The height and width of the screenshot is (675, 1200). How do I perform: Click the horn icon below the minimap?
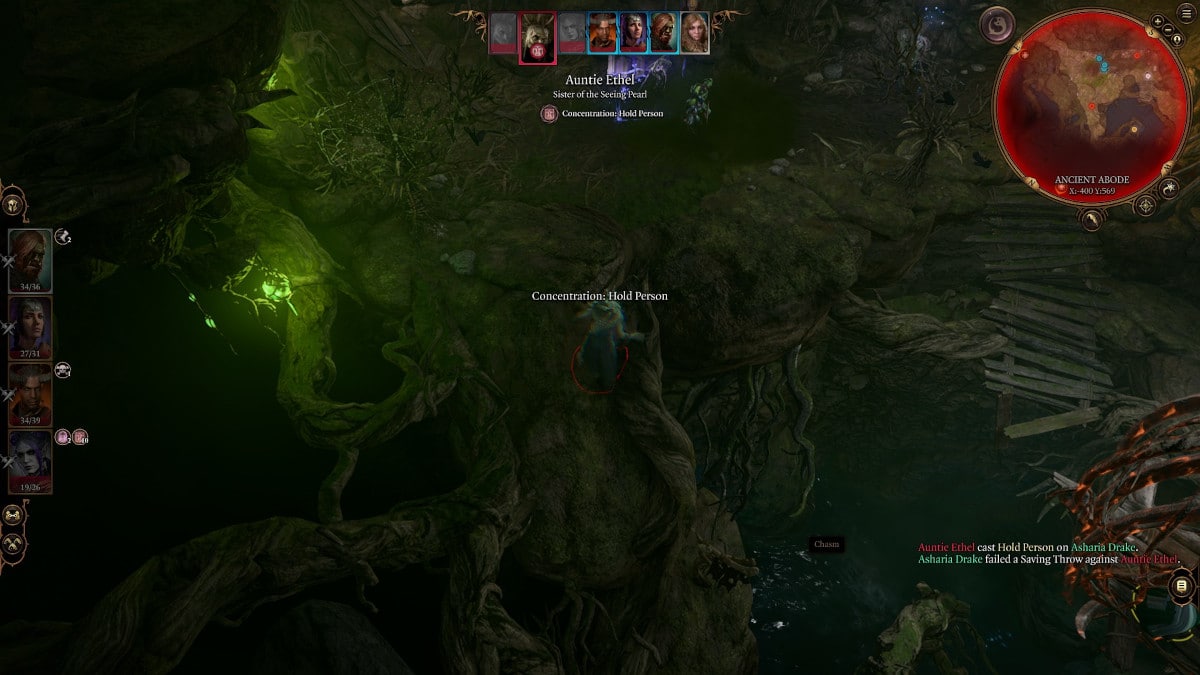[1091, 218]
